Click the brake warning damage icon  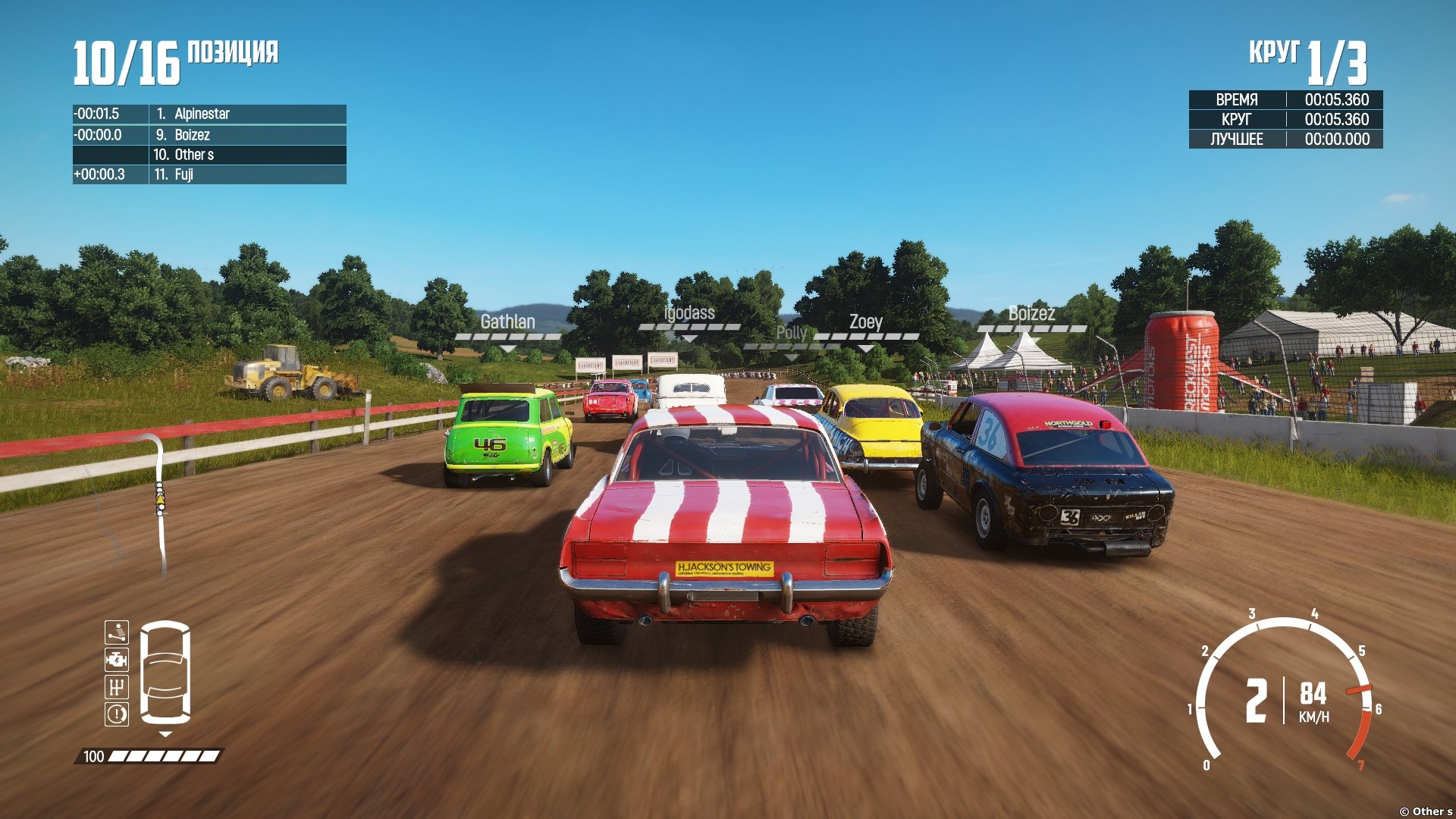tap(117, 714)
